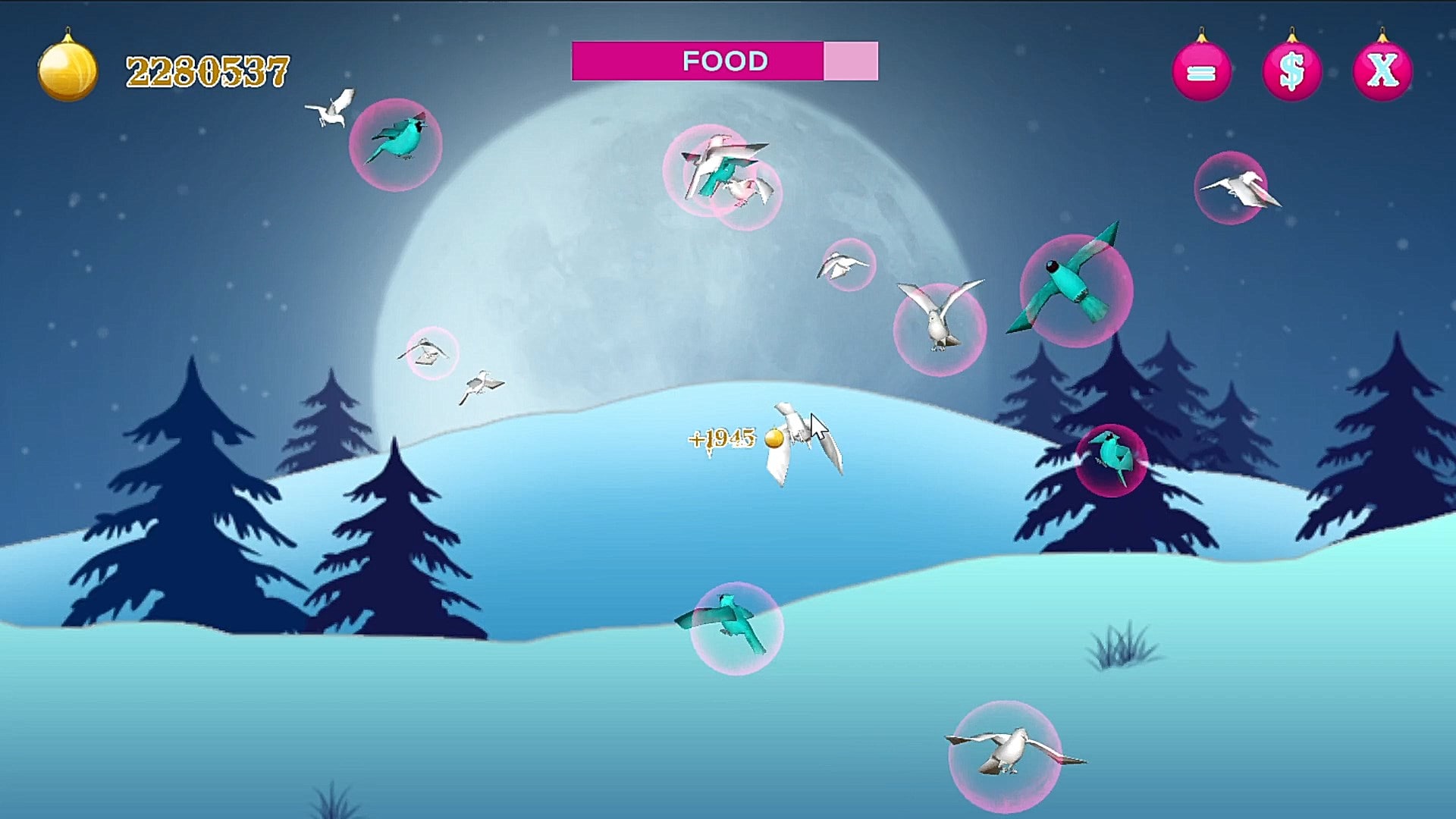The width and height of the screenshot is (1456, 819).
Task: Open the menu with the pink equals ornament
Action: [x=1201, y=71]
